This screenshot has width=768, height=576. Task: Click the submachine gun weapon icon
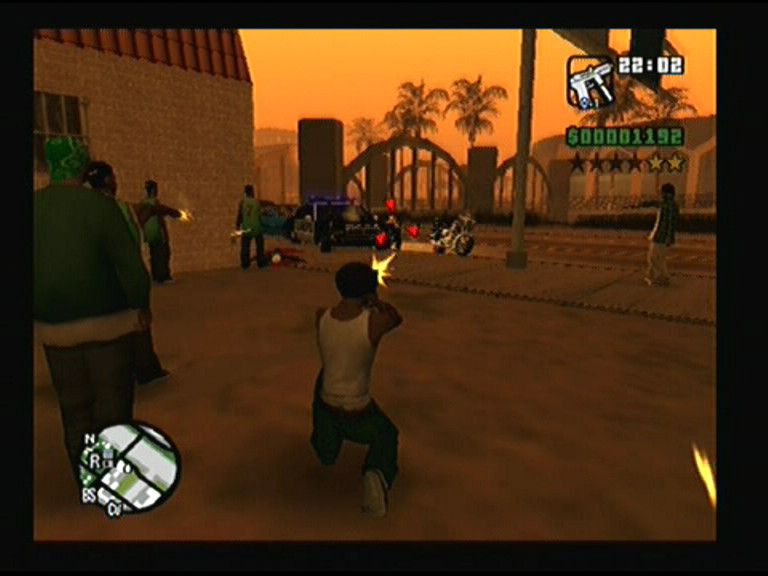pos(590,82)
